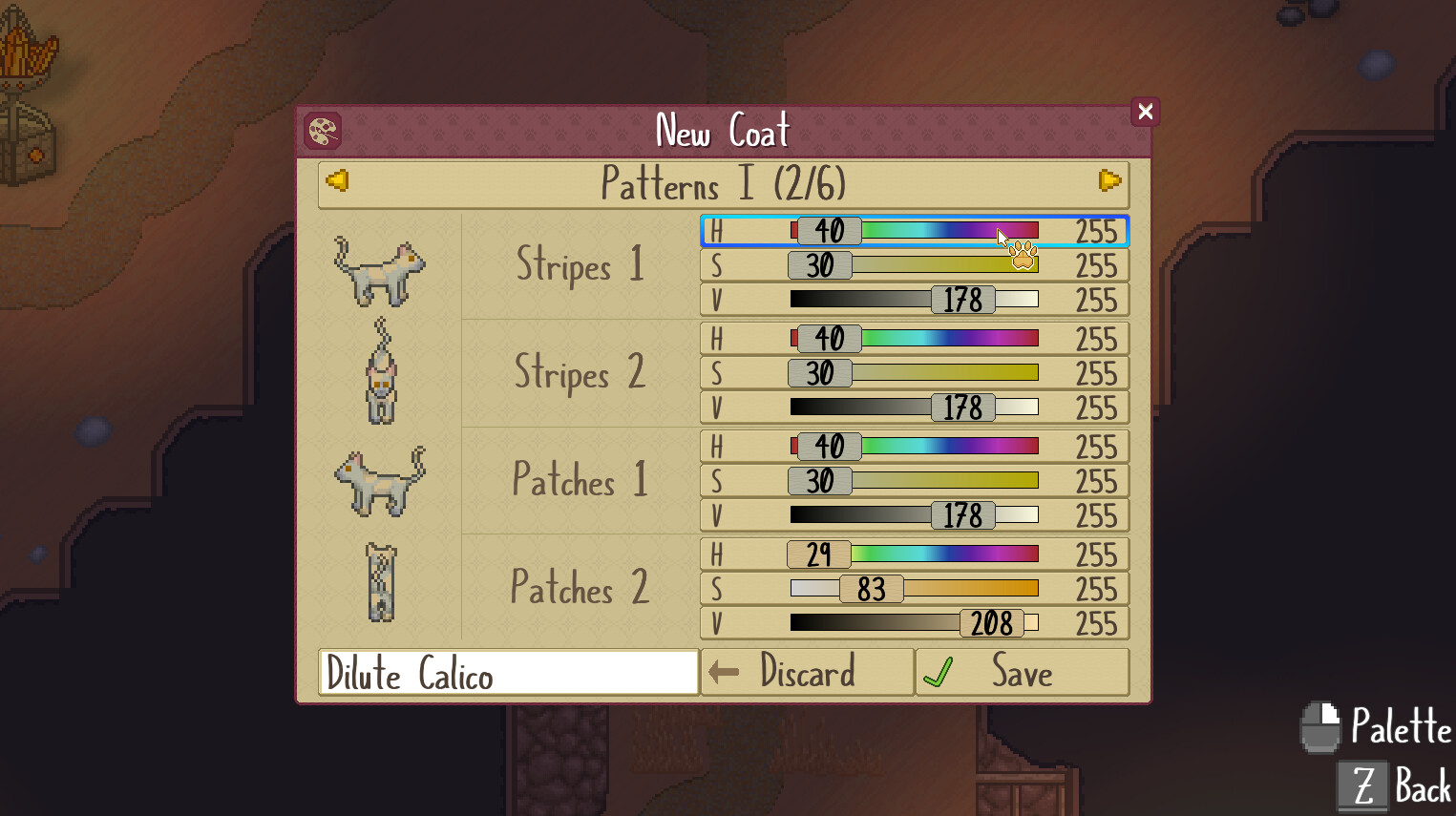Click the palette icon in the title bar
Viewport: 1456px width, 816px height.
[x=323, y=131]
